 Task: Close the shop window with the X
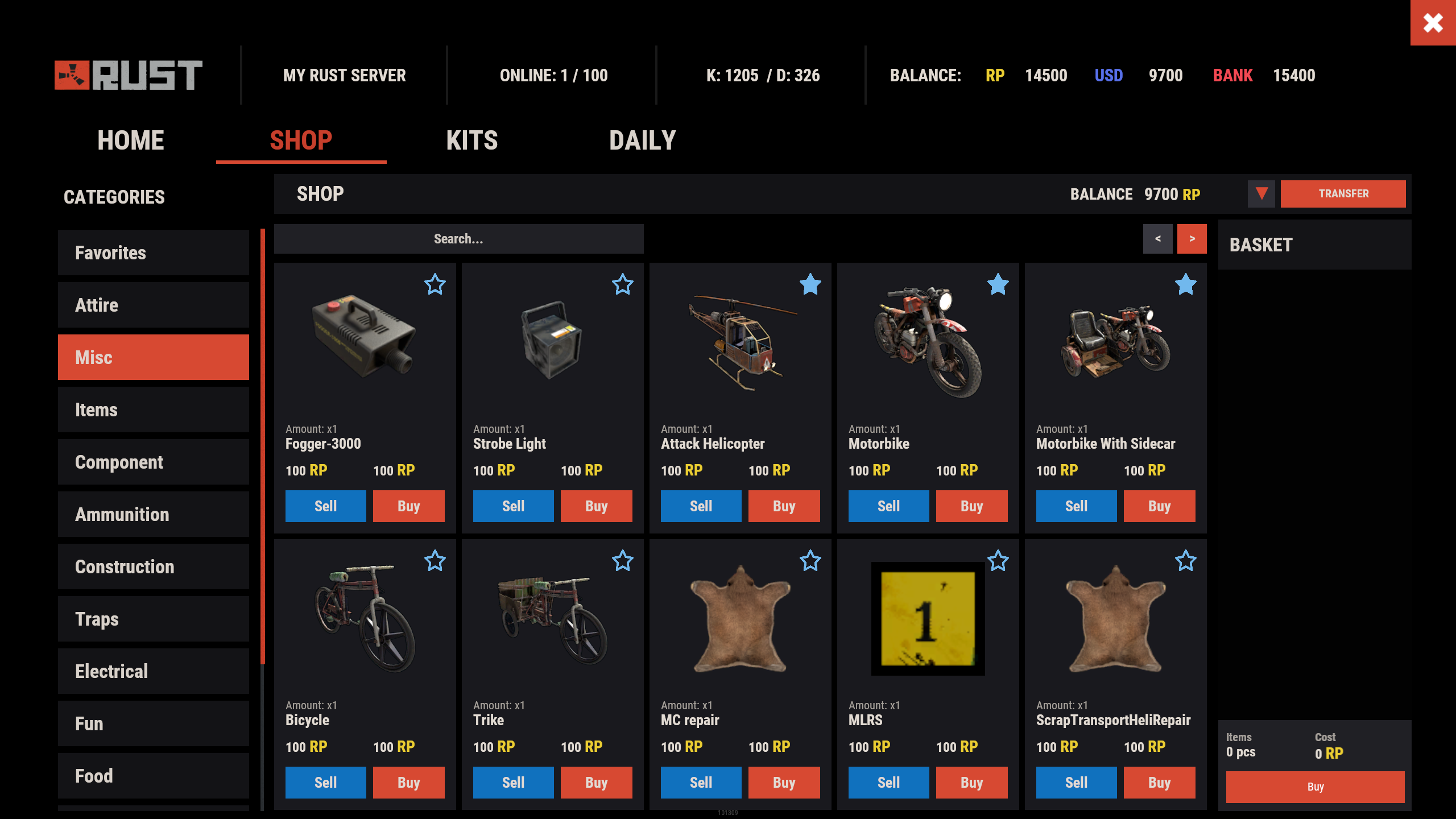[x=1433, y=23]
